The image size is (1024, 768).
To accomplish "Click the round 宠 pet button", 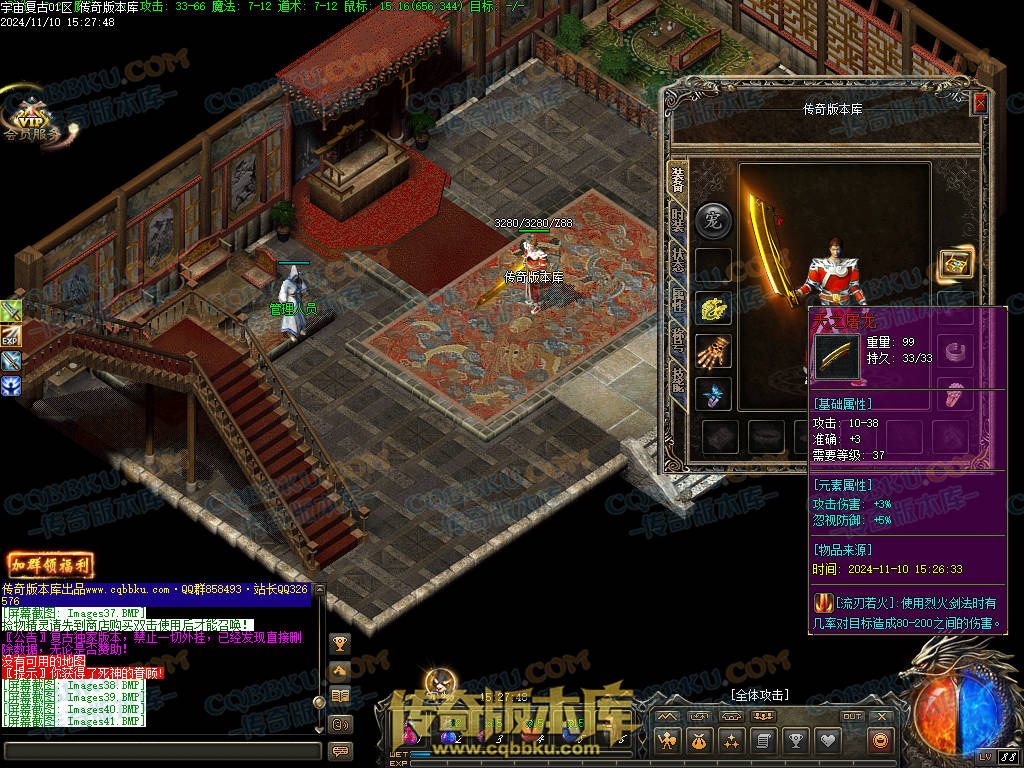I will pos(713,220).
